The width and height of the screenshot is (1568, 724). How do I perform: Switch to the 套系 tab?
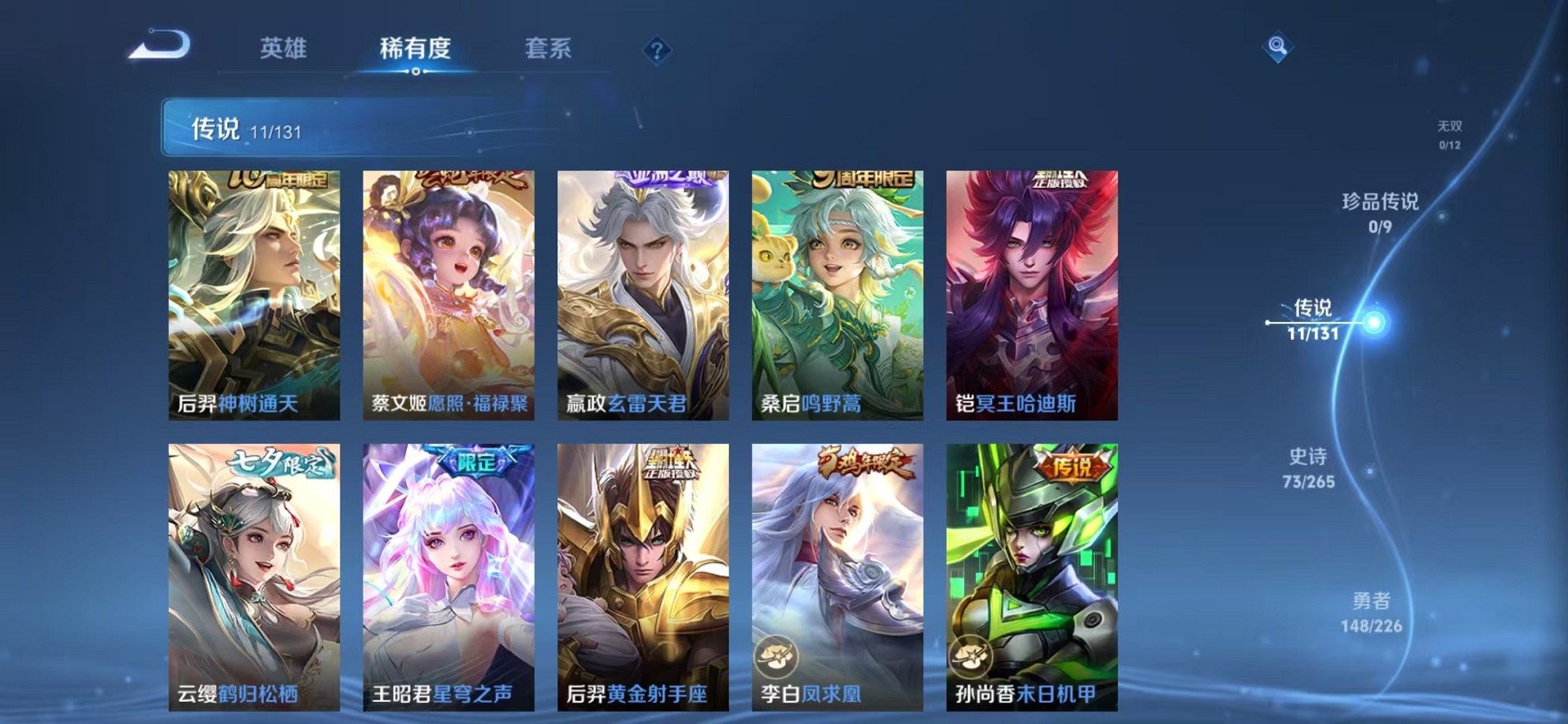552,48
